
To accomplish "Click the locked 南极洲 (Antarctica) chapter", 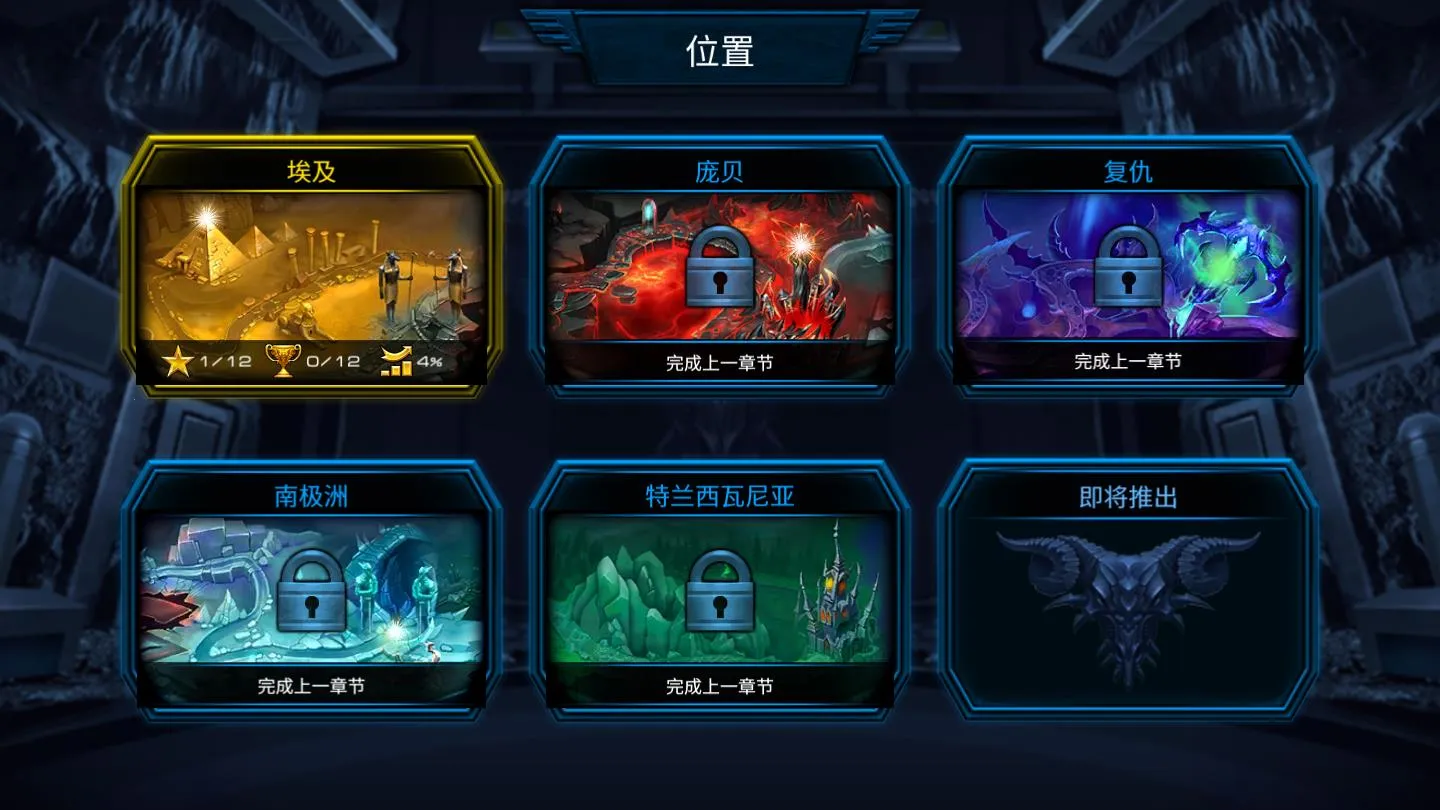I will (311, 590).
